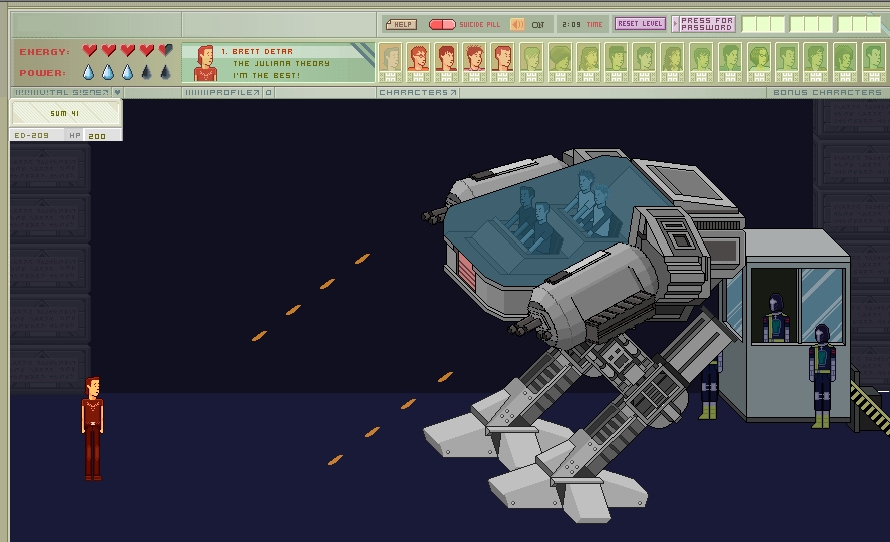Expand the Characters panel label
The height and width of the screenshot is (542, 890).
[418, 92]
